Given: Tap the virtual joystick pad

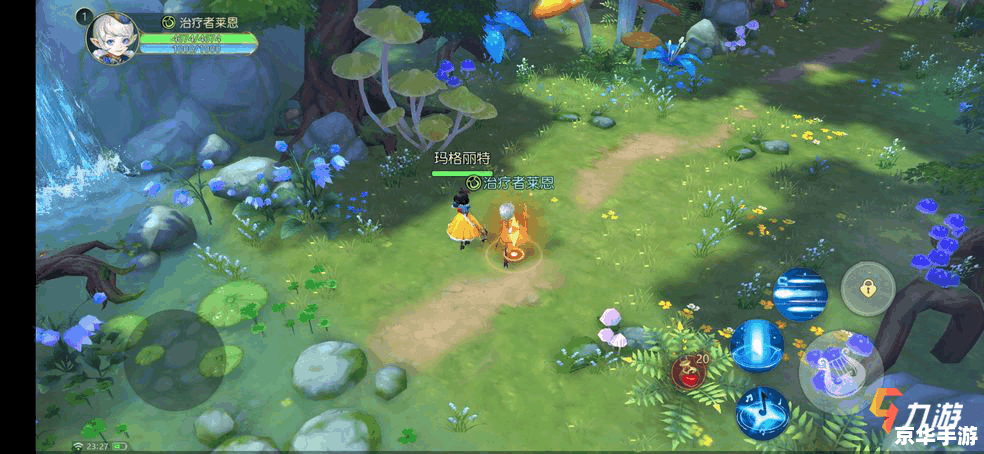Looking at the screenshot, I should [x=174, y=359].
